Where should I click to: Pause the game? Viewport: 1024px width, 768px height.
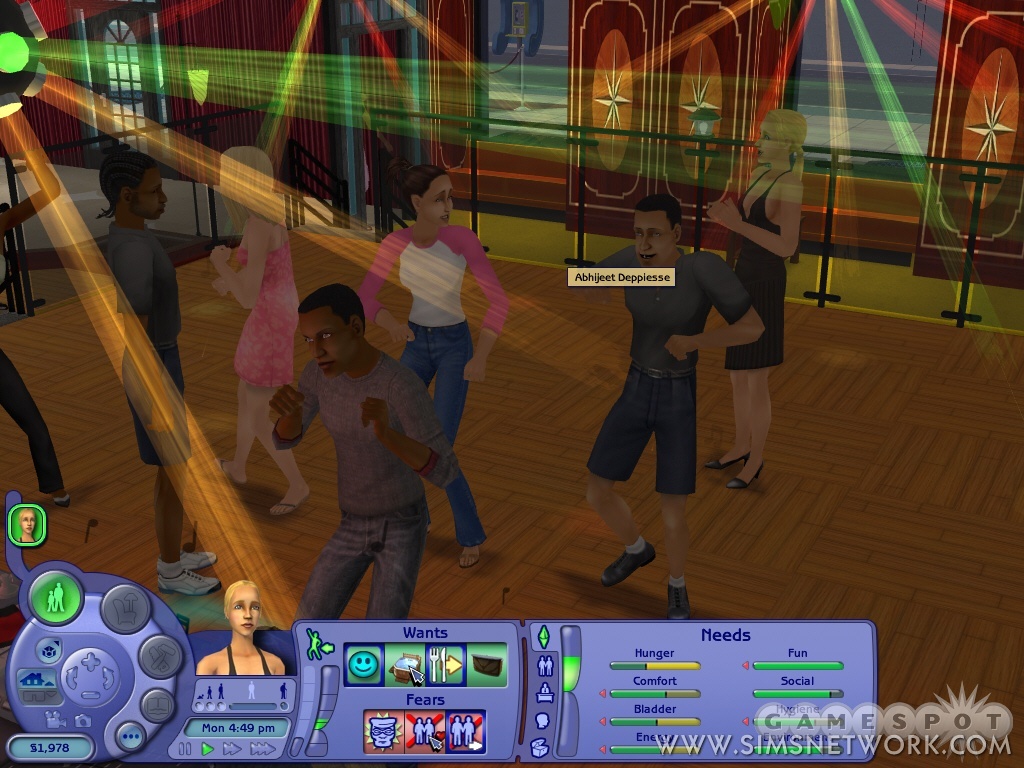(x=185, y=748)
